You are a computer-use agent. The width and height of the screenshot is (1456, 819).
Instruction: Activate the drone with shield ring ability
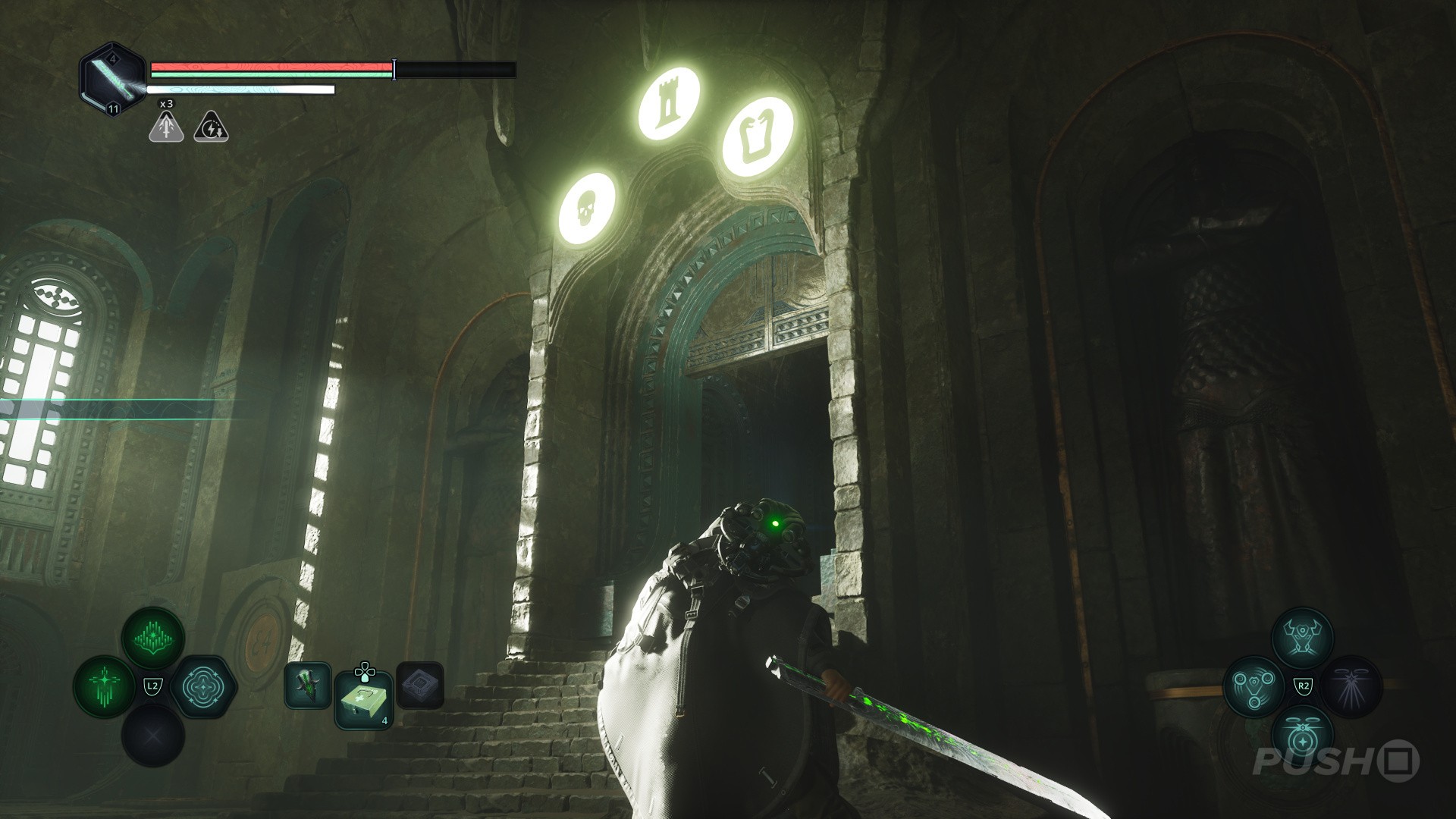click(x=1302, y=736)
